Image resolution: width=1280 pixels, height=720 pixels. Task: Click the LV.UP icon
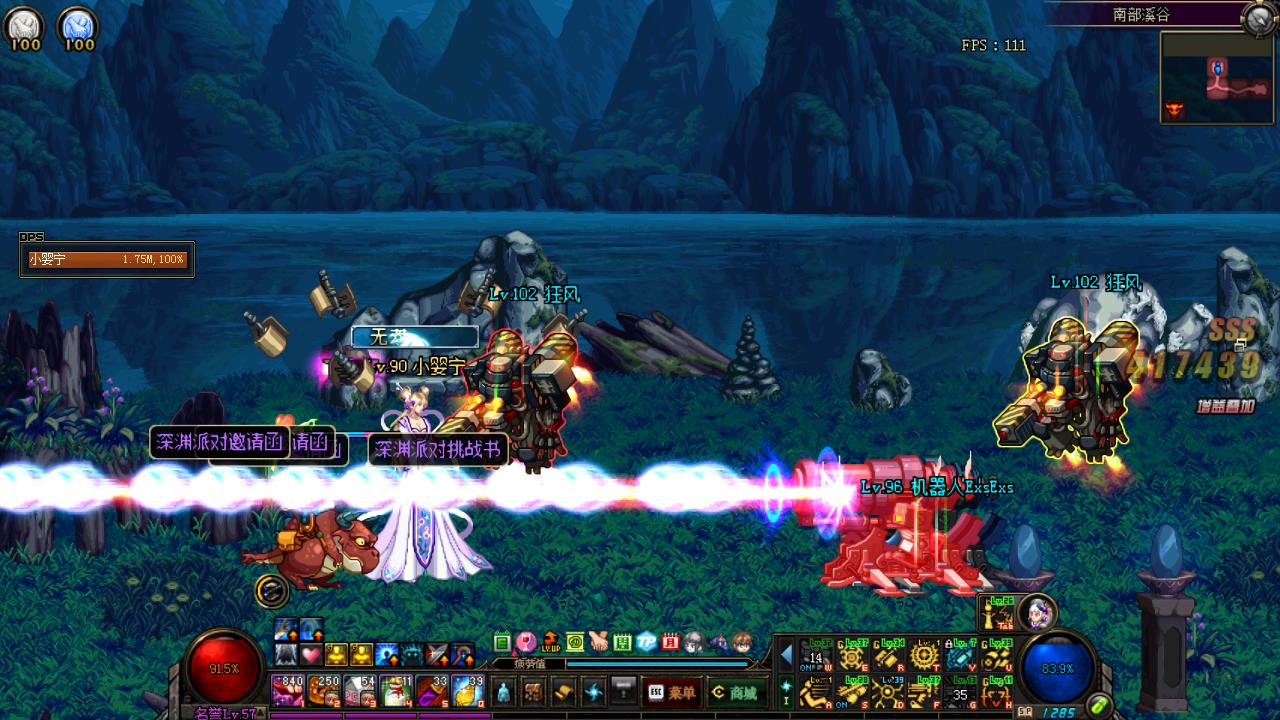pos(551,642)
